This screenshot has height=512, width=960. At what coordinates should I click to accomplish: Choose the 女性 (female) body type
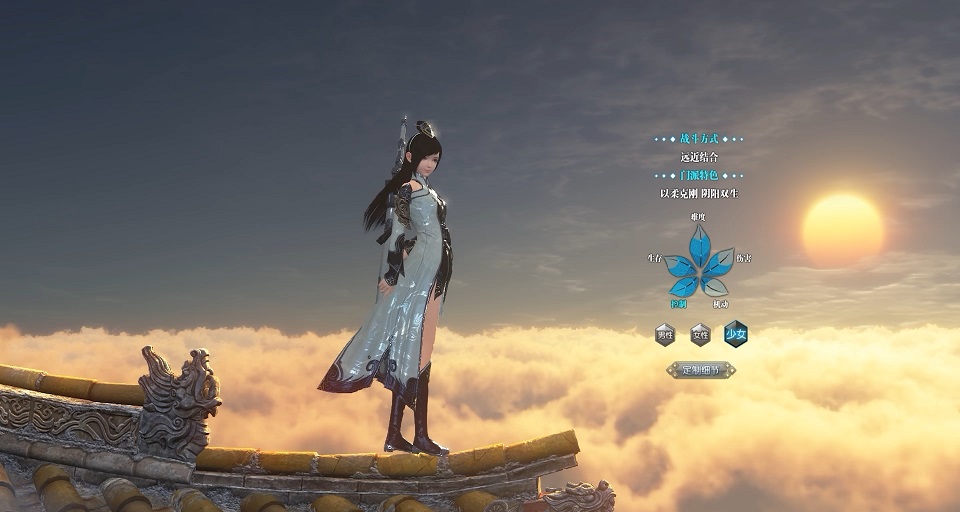(x=700, y=334)
